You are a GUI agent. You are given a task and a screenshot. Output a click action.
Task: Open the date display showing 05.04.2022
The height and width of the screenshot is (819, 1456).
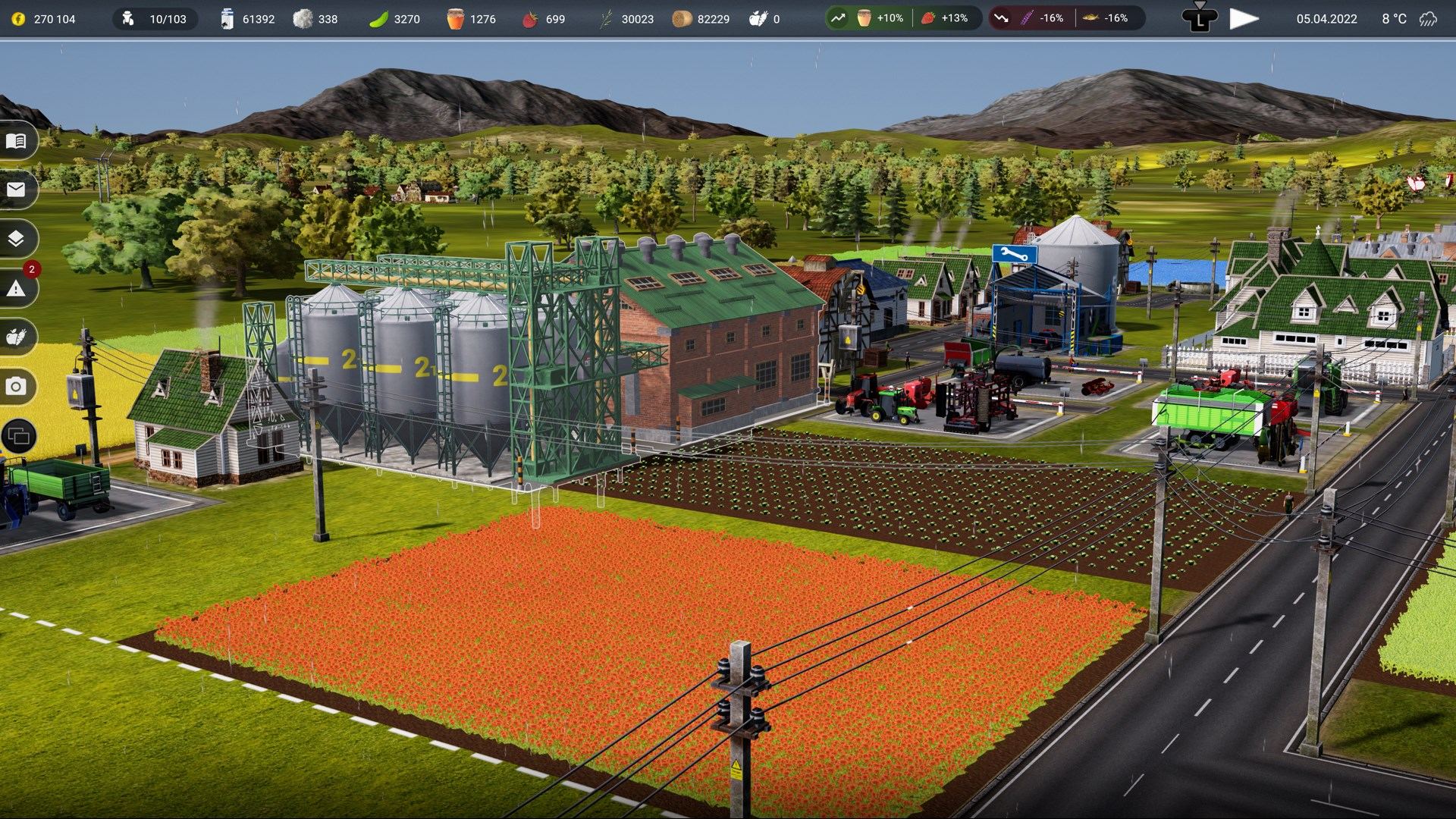(x=1326, y=18)
